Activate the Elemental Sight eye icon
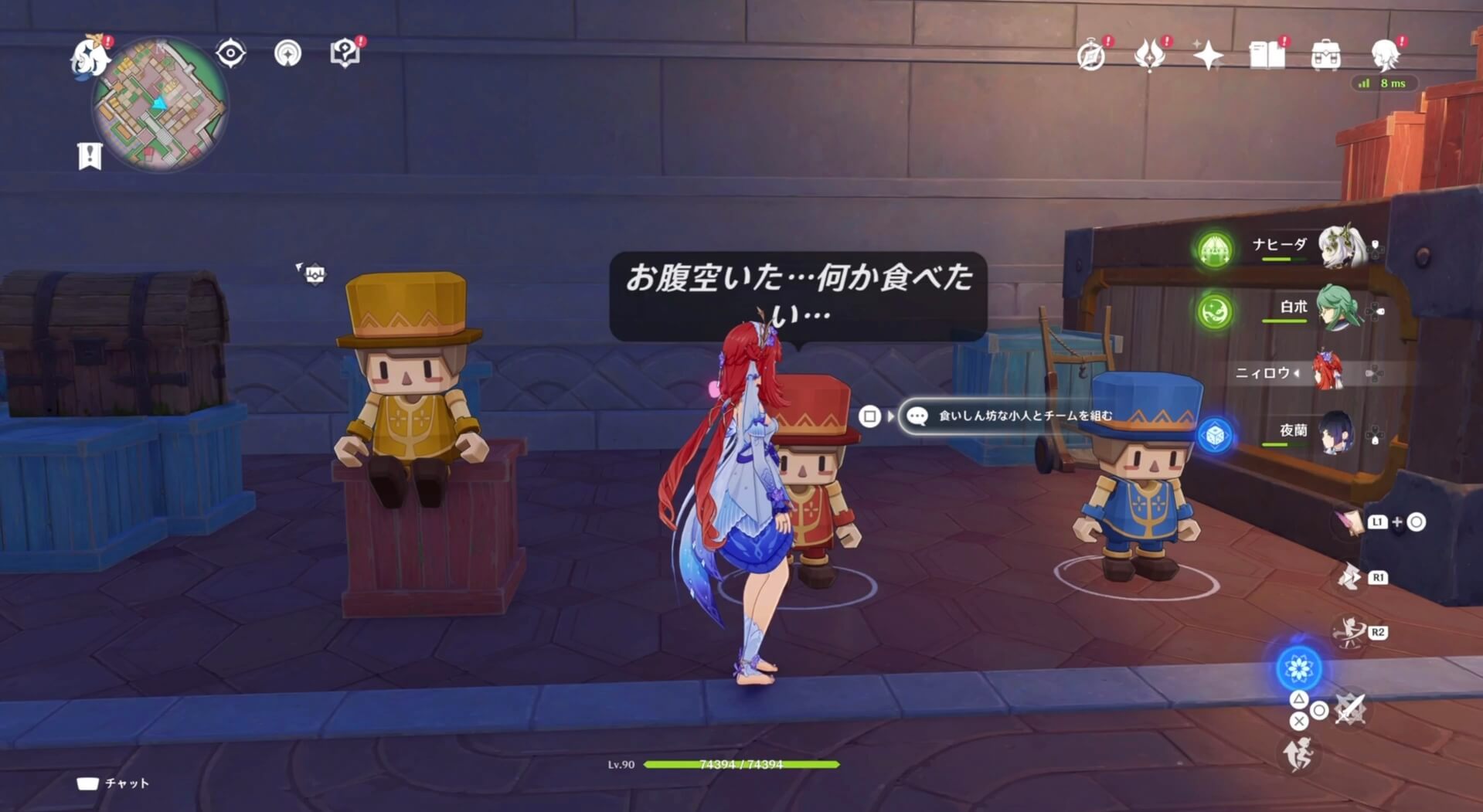 pos(232,53)
